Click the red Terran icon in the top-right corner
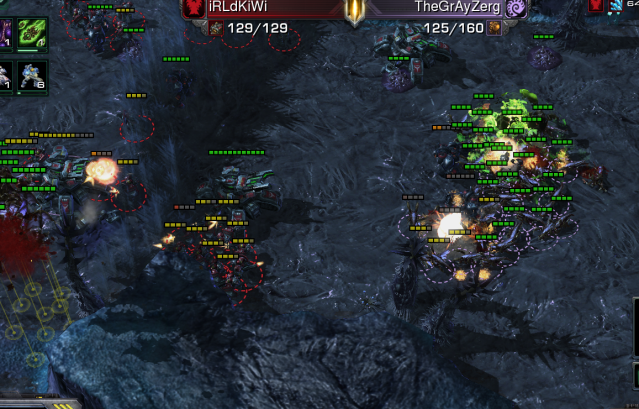The image size is (639, 409). [596, 6]
